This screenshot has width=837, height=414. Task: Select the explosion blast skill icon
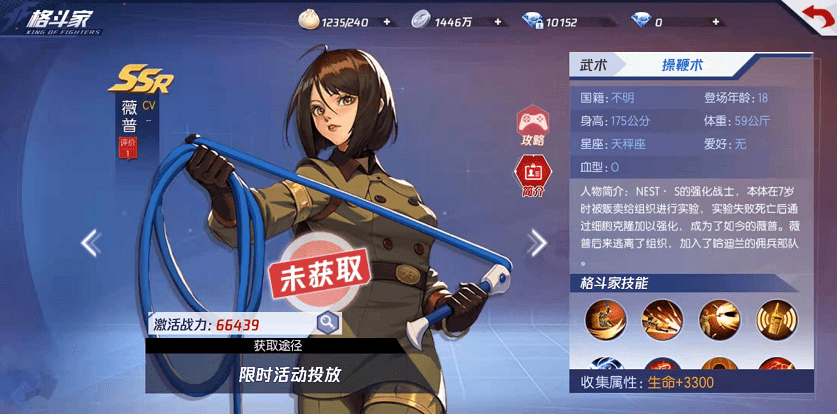(719, 317)
